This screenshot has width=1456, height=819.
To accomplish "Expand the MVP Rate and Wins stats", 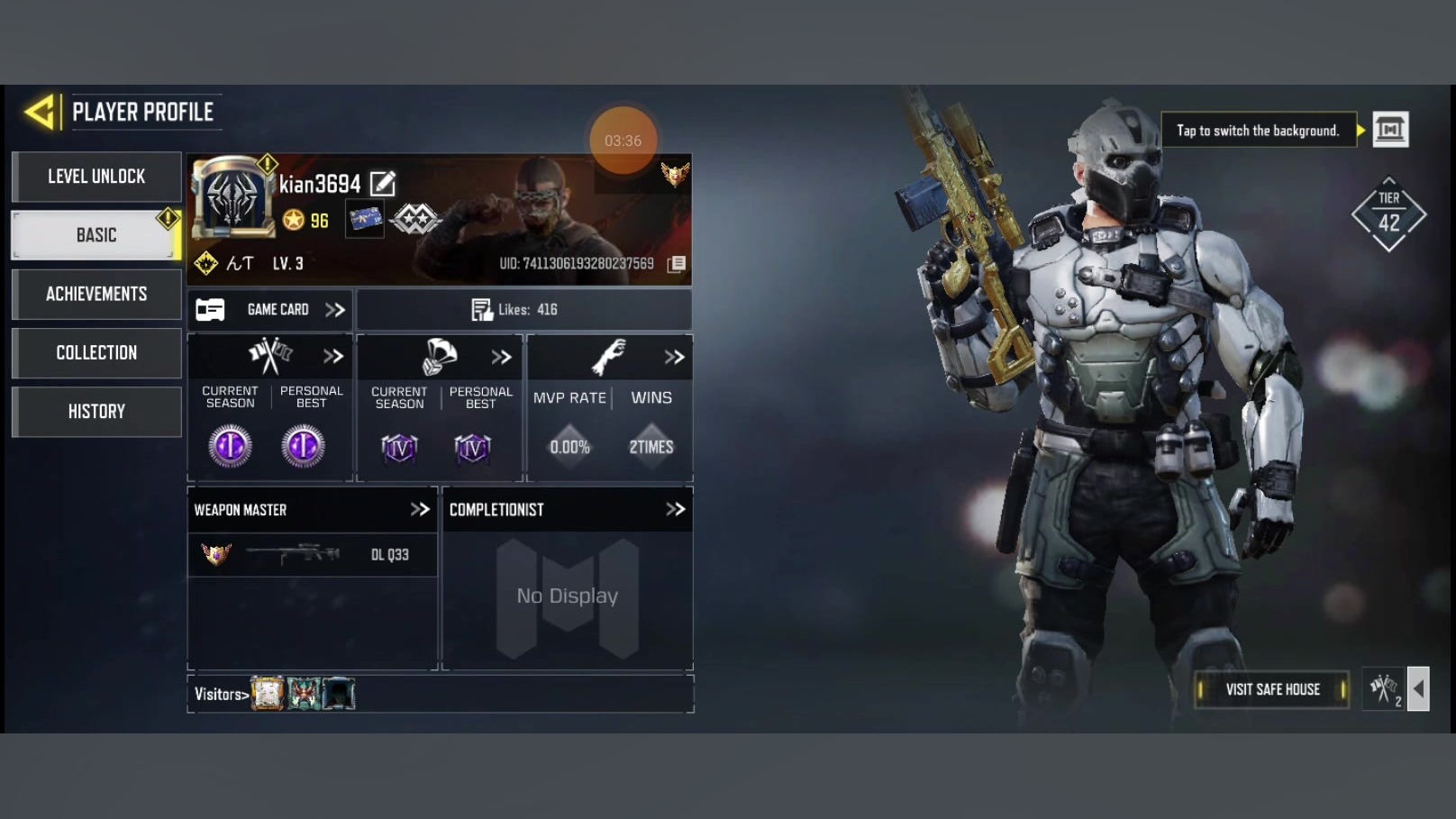I will click(674, 357).
